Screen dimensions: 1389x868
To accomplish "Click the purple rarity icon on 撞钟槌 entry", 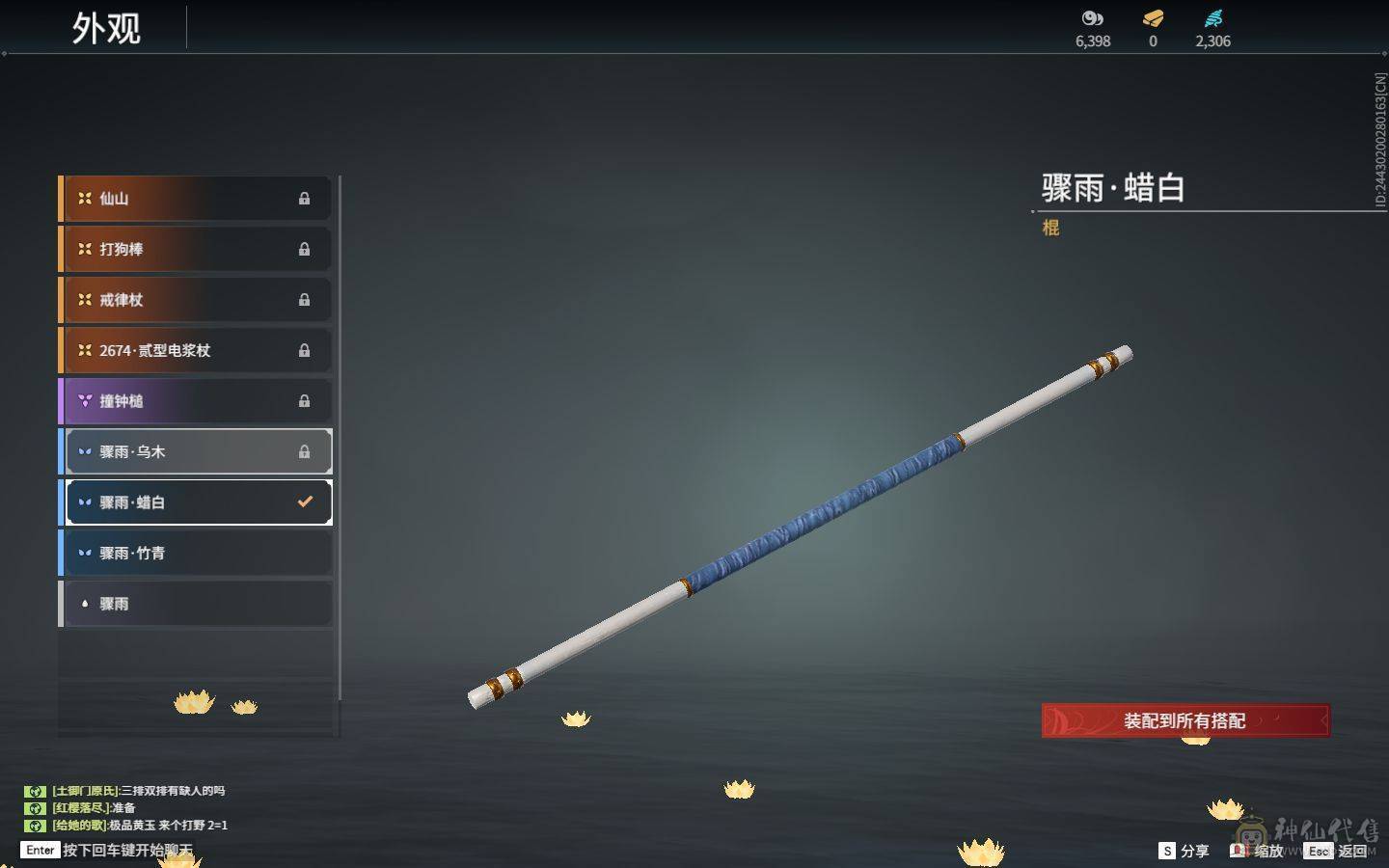I will pyautogui.click(x=83, y=400).
